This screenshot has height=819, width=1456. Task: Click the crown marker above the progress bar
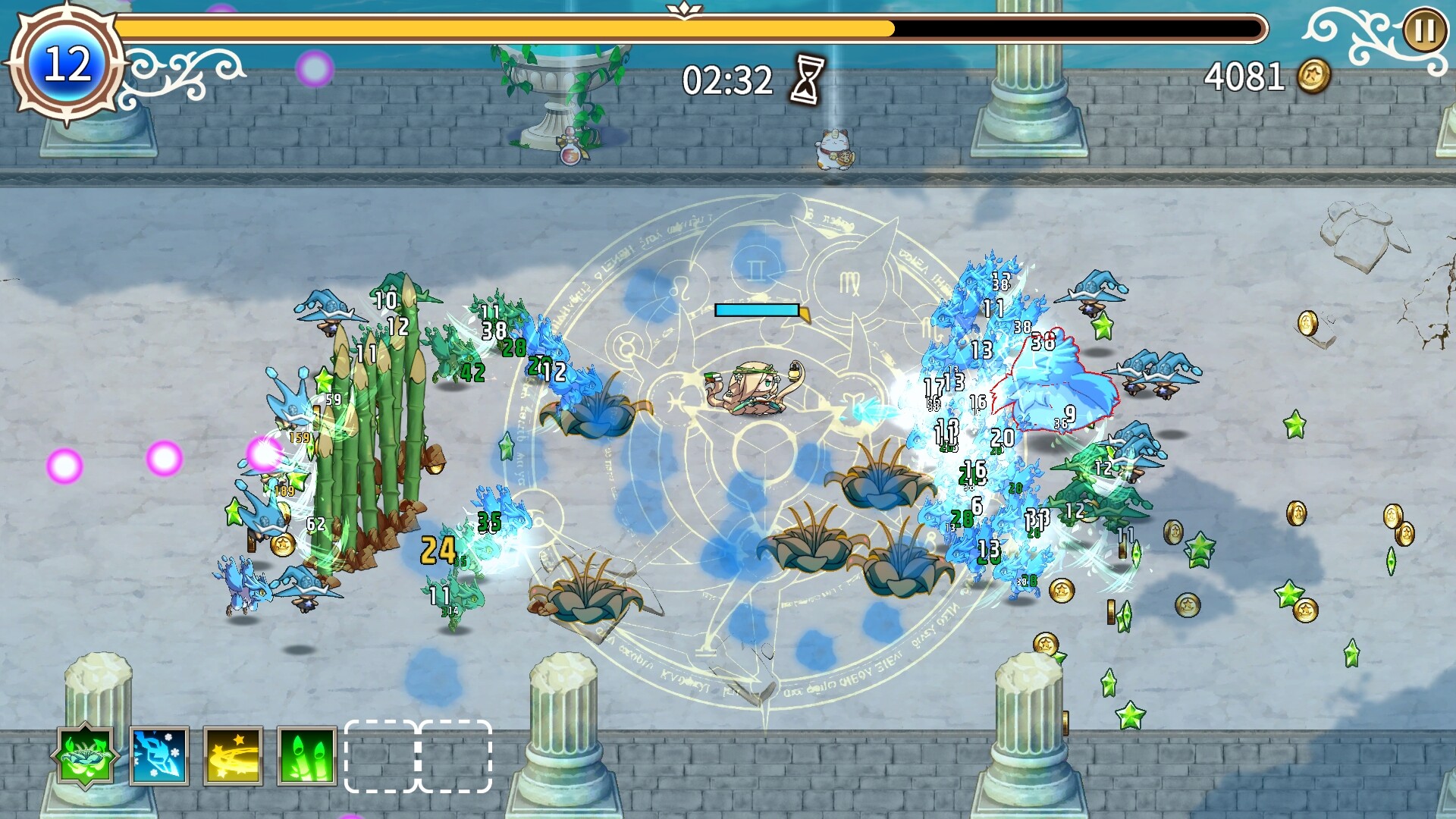click(686, 9)
